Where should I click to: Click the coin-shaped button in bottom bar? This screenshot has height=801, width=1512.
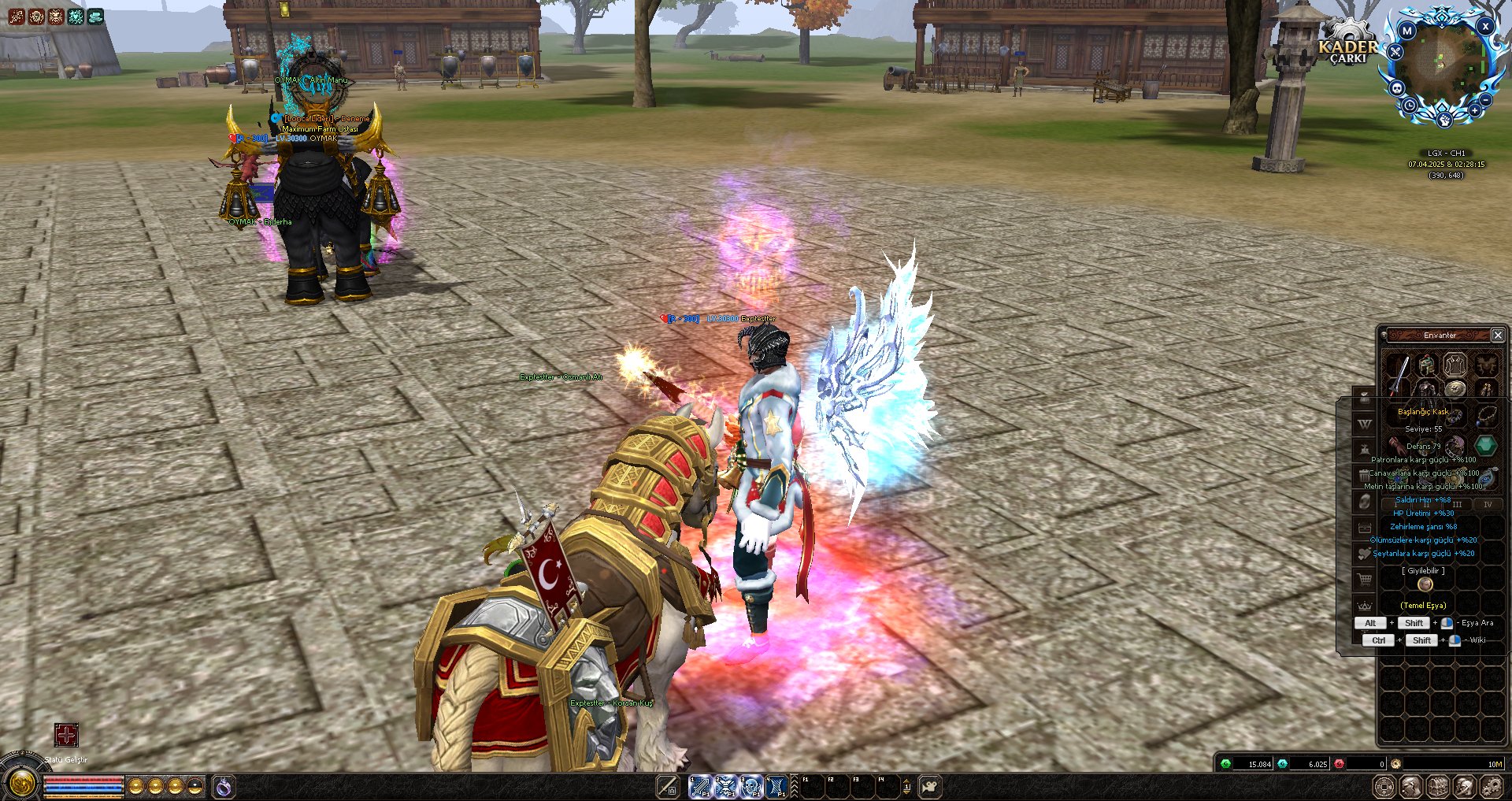click(1384, 786)
